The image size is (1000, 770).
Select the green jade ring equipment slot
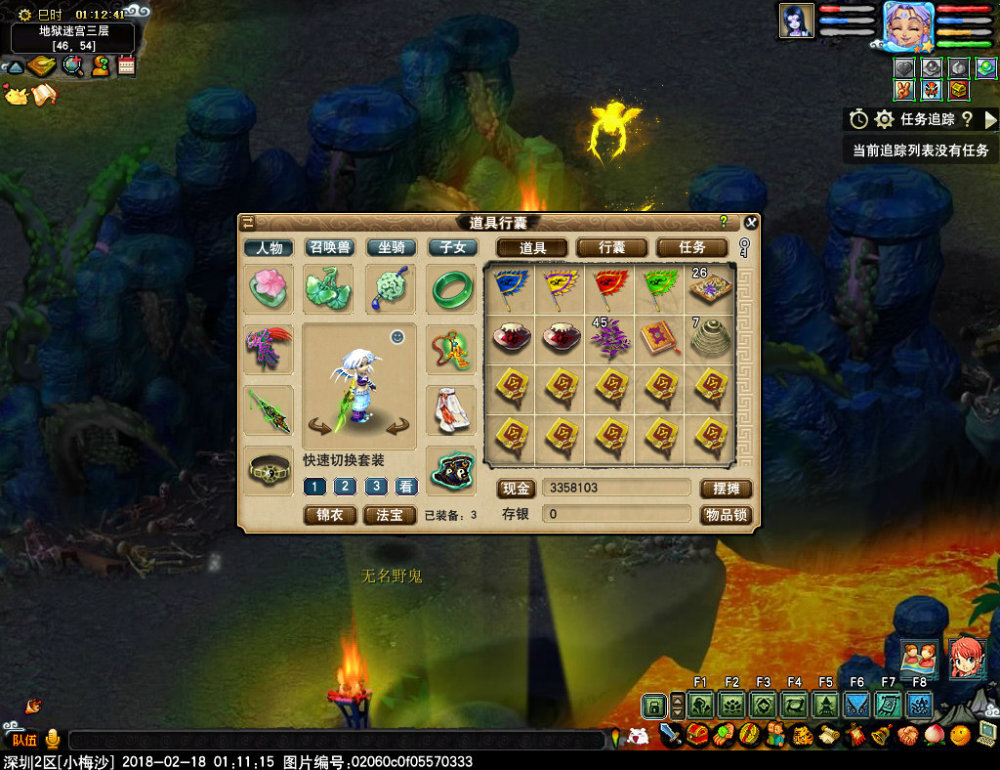452,288
